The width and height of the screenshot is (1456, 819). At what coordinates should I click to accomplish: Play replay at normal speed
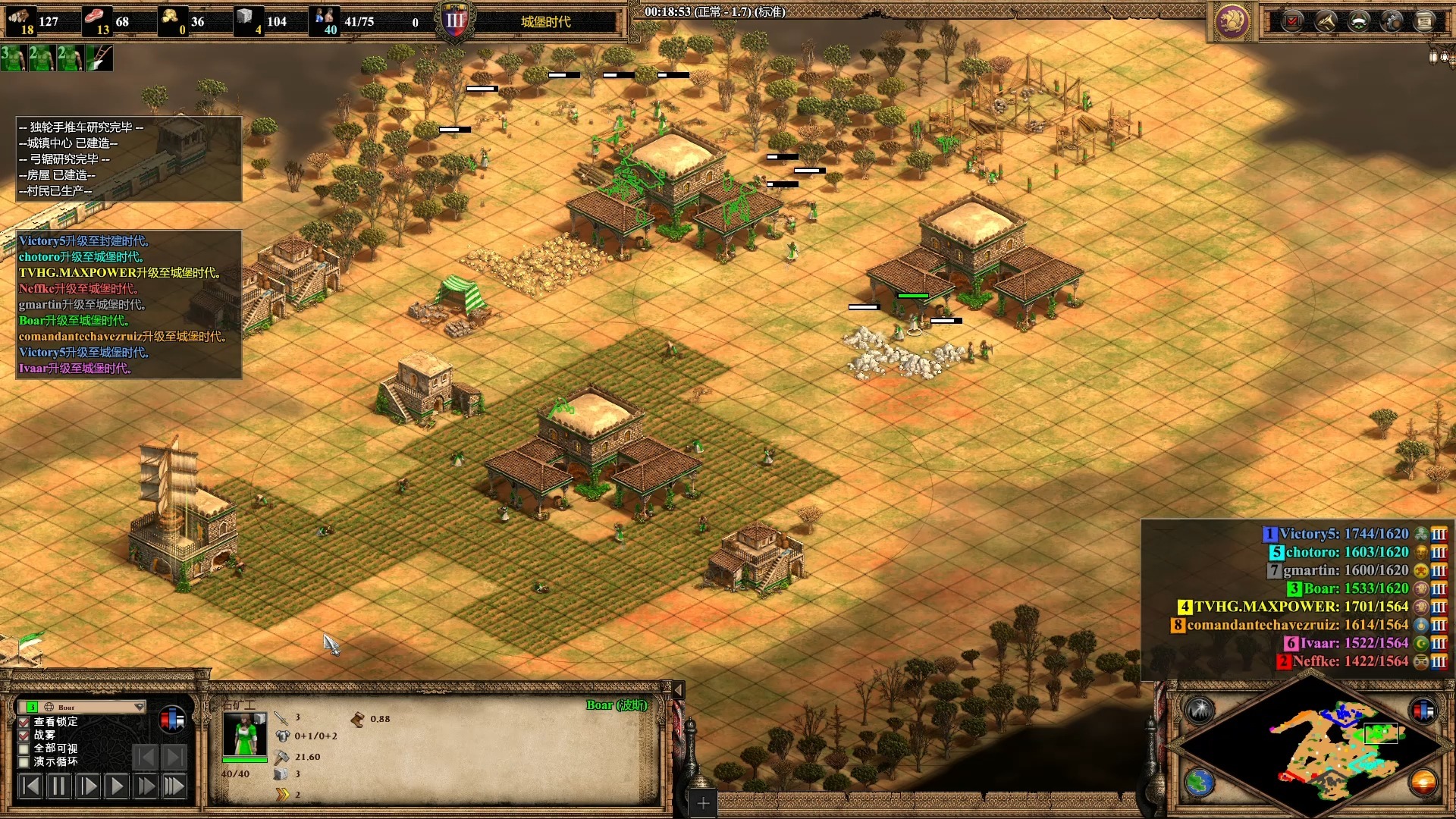click(x=116, y=786)
